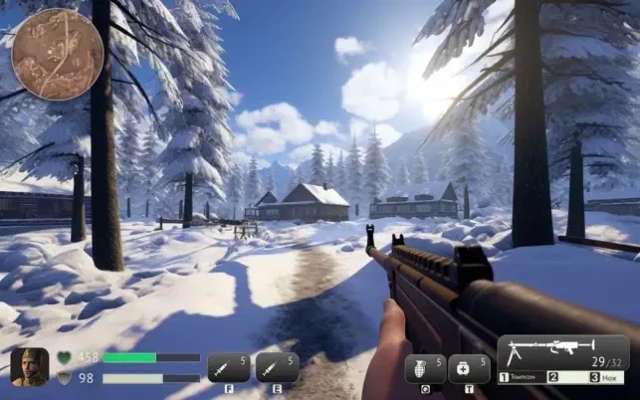Select the grenade slot
The height and width of the screenshot is (400, 640).
(x=425, y=369)
